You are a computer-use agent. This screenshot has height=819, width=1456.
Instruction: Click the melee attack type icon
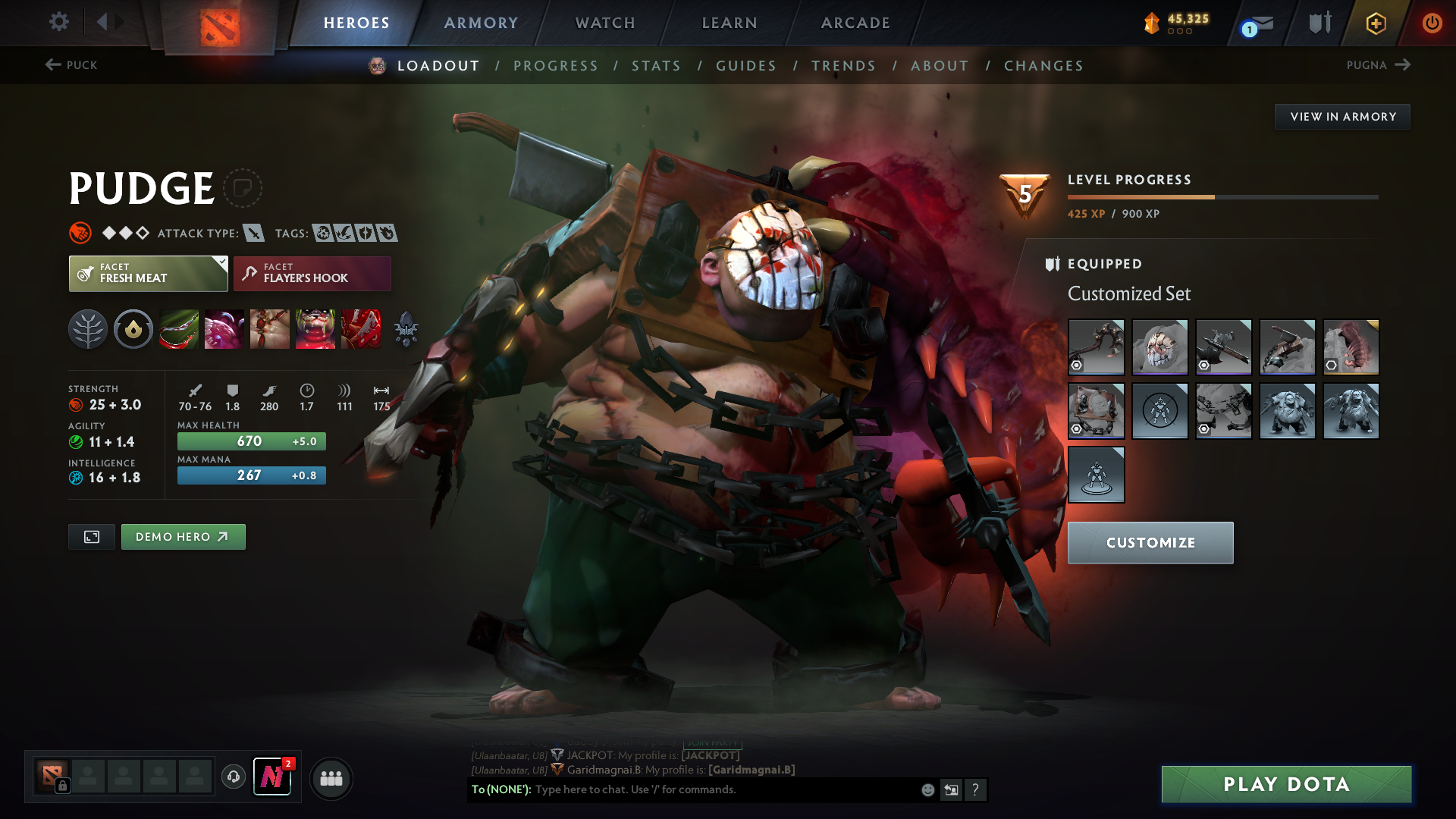(256, 233)
